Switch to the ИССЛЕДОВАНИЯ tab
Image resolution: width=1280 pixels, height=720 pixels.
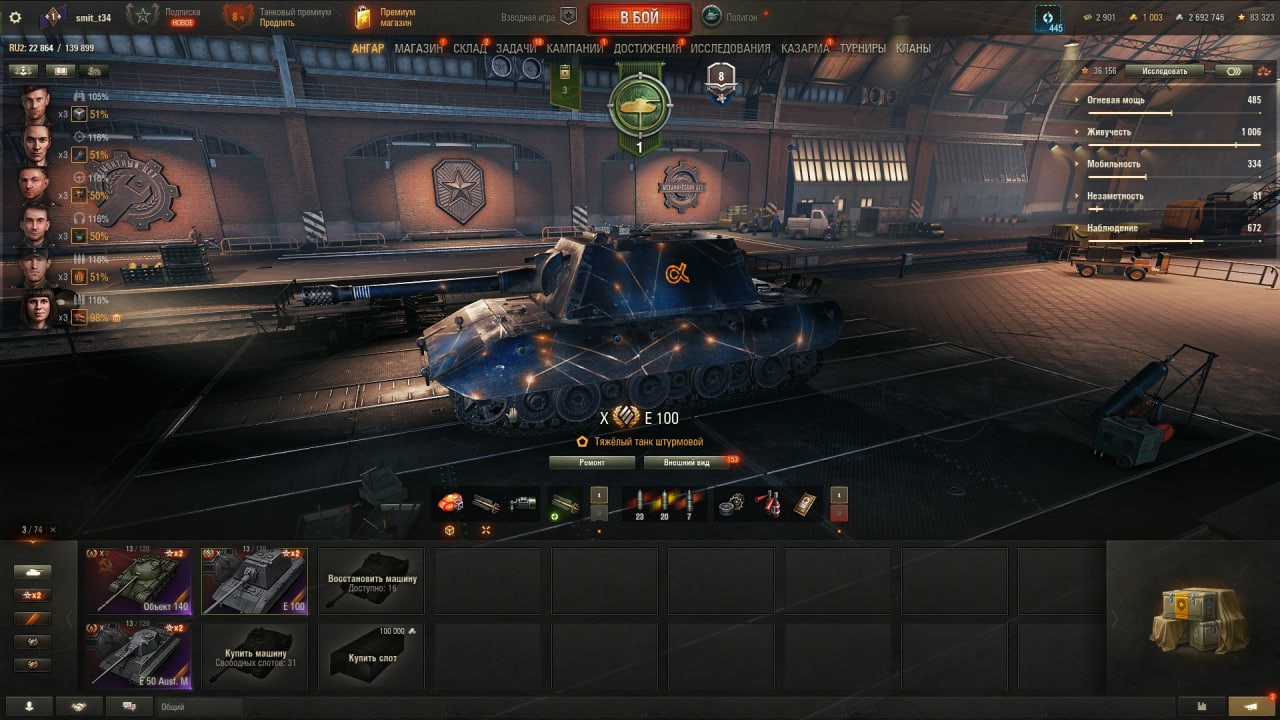tap(730, 48)
